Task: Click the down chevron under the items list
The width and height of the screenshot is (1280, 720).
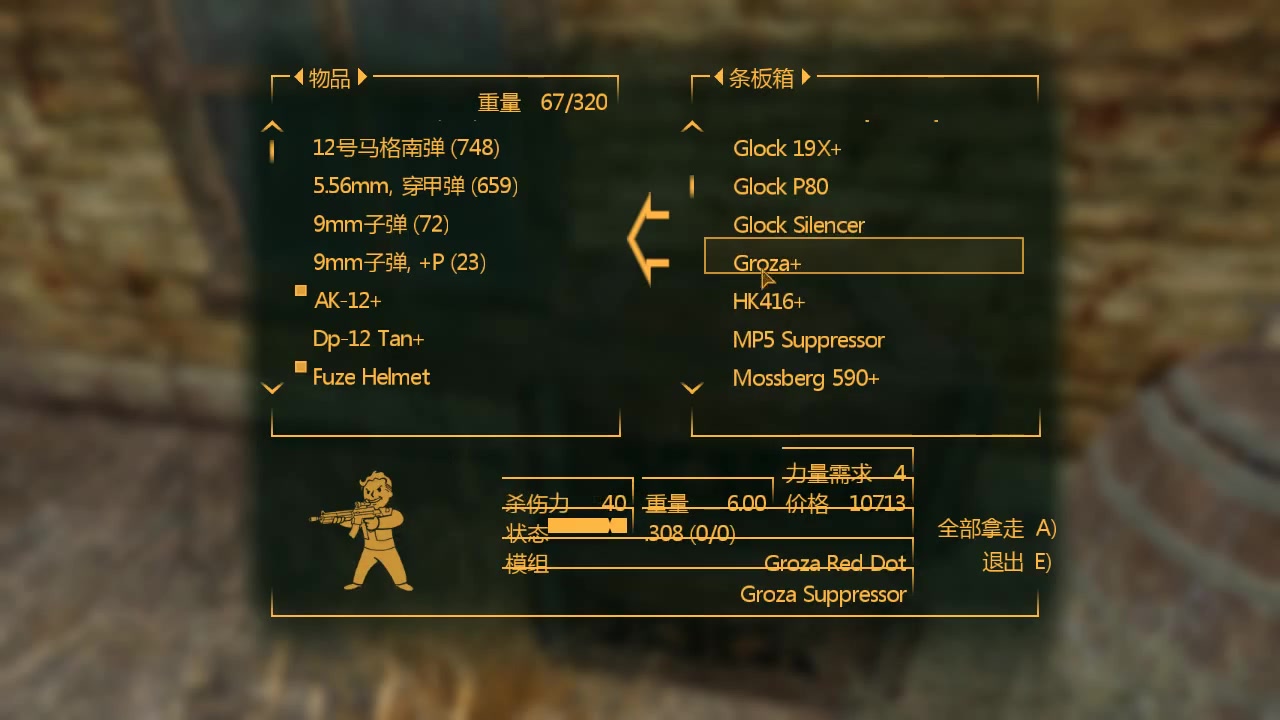Action: [x=272, y=387]
